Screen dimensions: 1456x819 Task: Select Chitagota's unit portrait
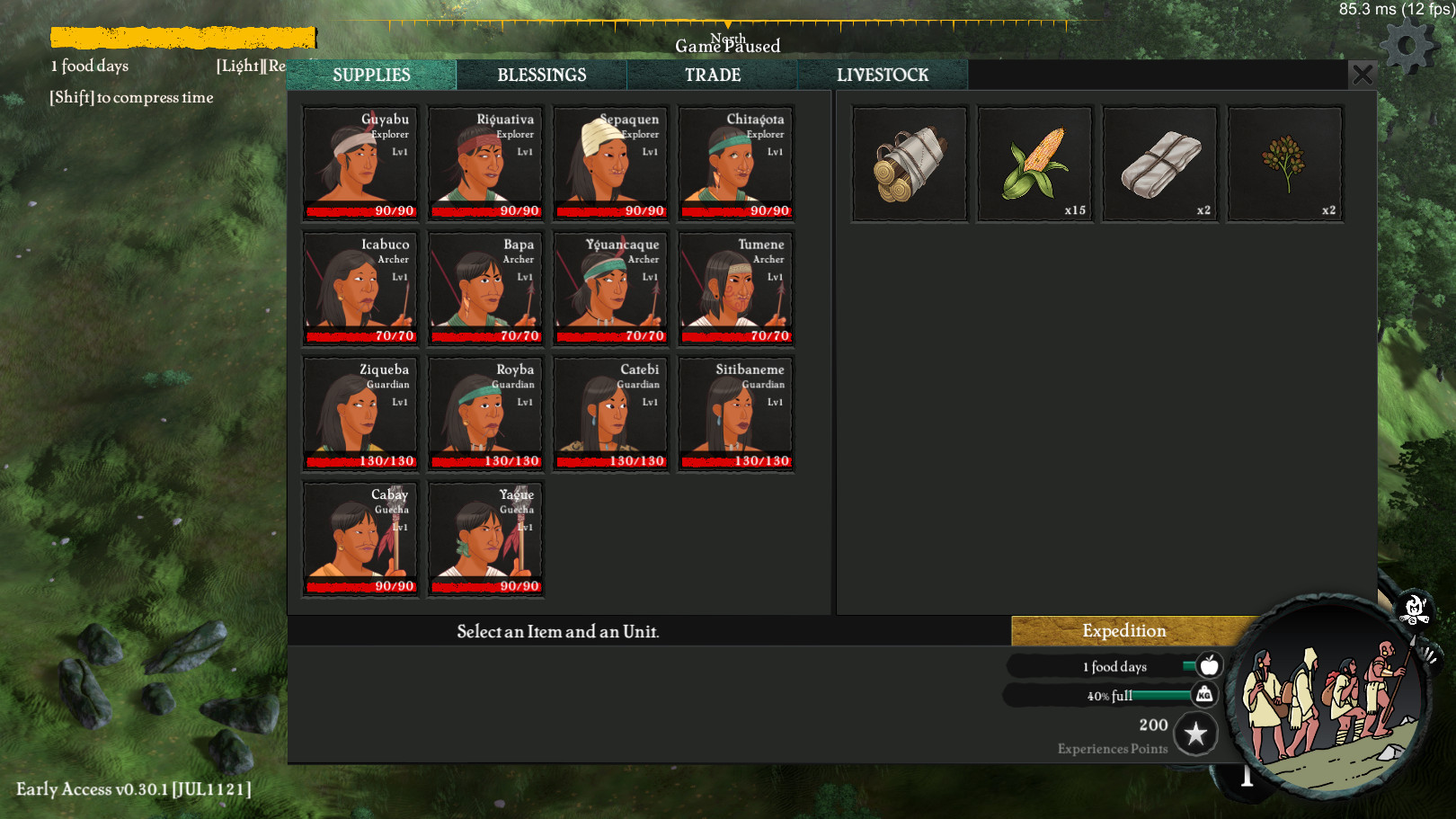click(735, 164)
